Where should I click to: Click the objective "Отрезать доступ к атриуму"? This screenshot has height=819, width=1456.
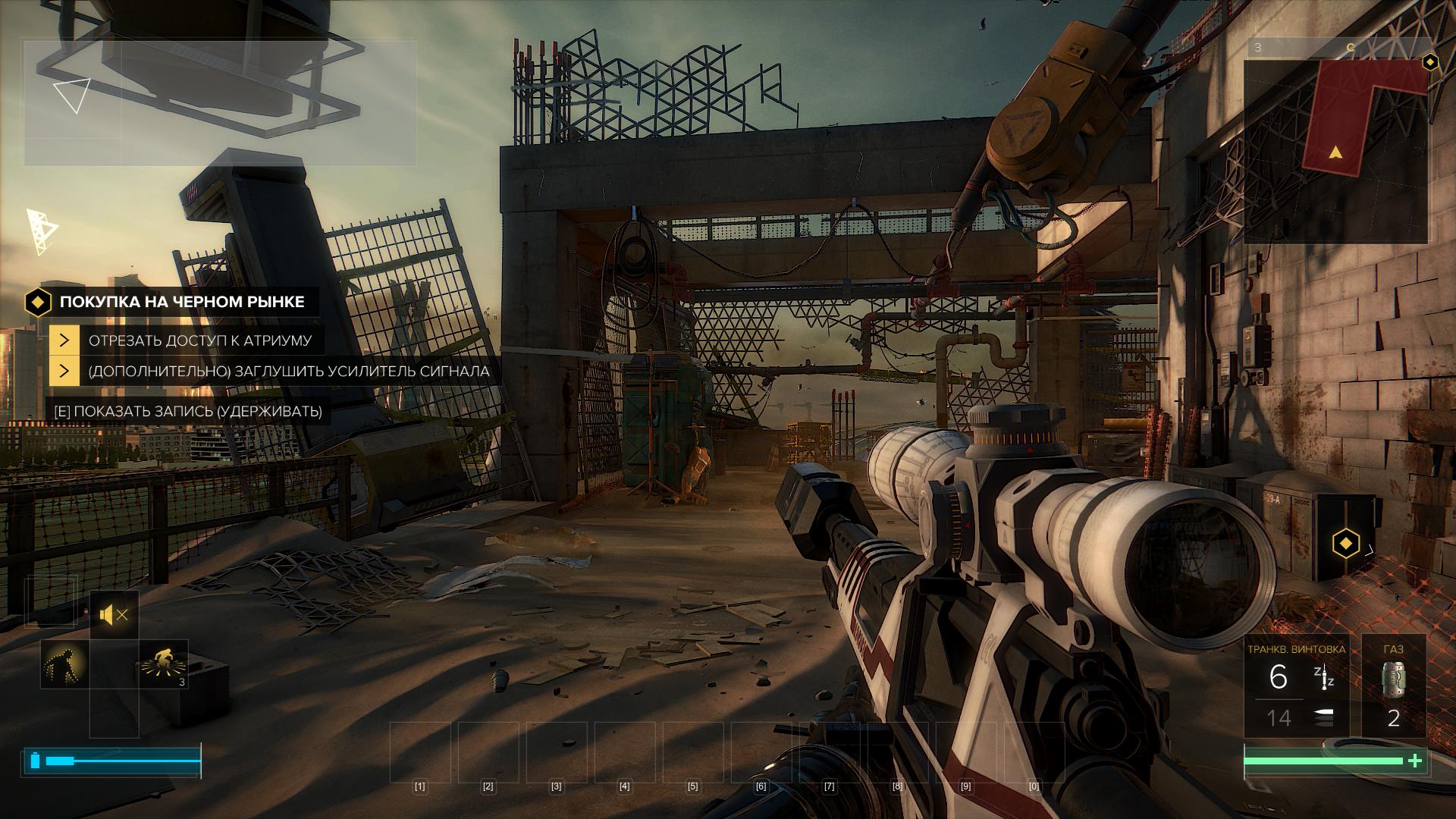pos(199,340)
